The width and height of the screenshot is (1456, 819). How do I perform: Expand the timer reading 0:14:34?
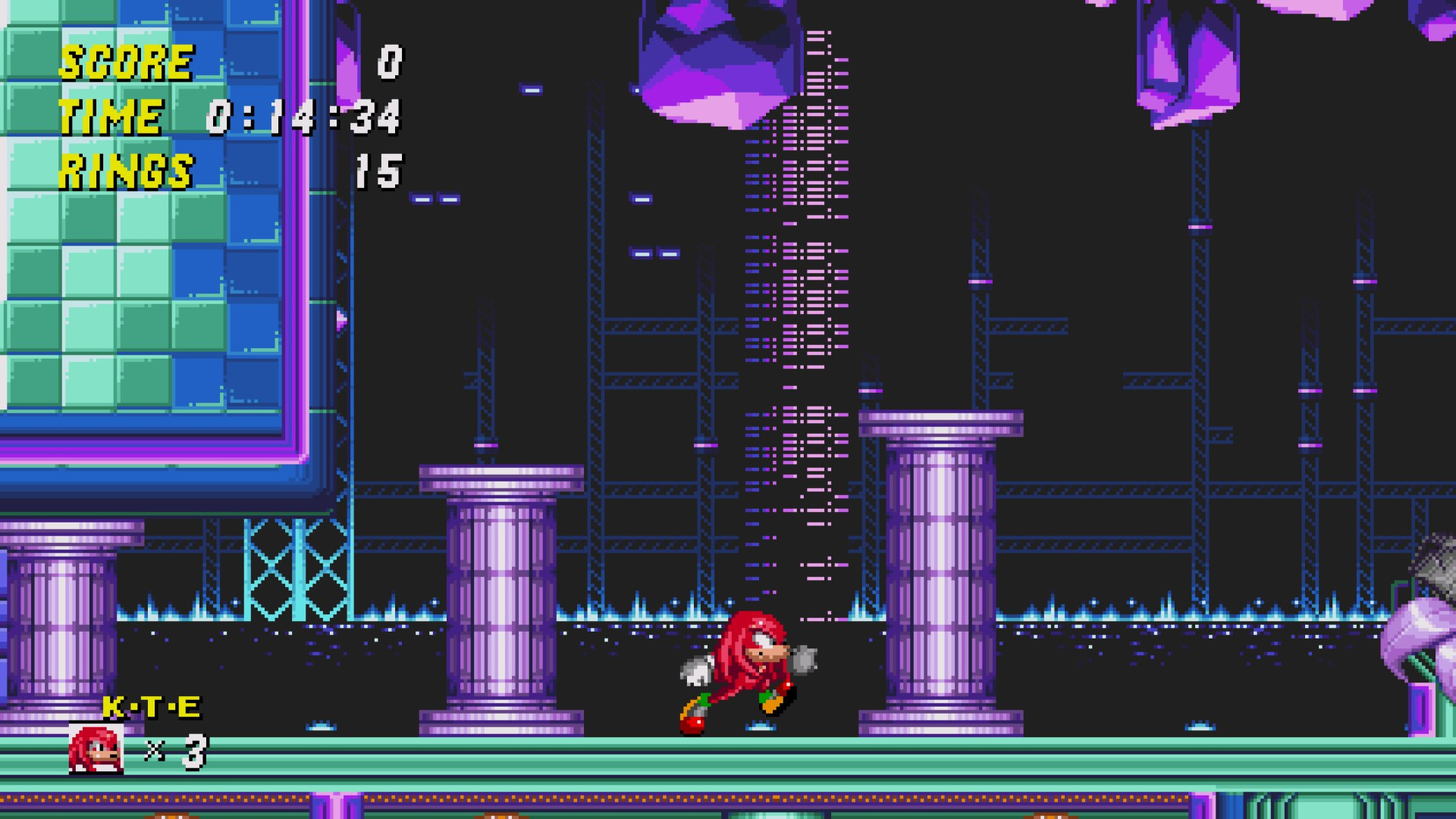tap(303, 115)
